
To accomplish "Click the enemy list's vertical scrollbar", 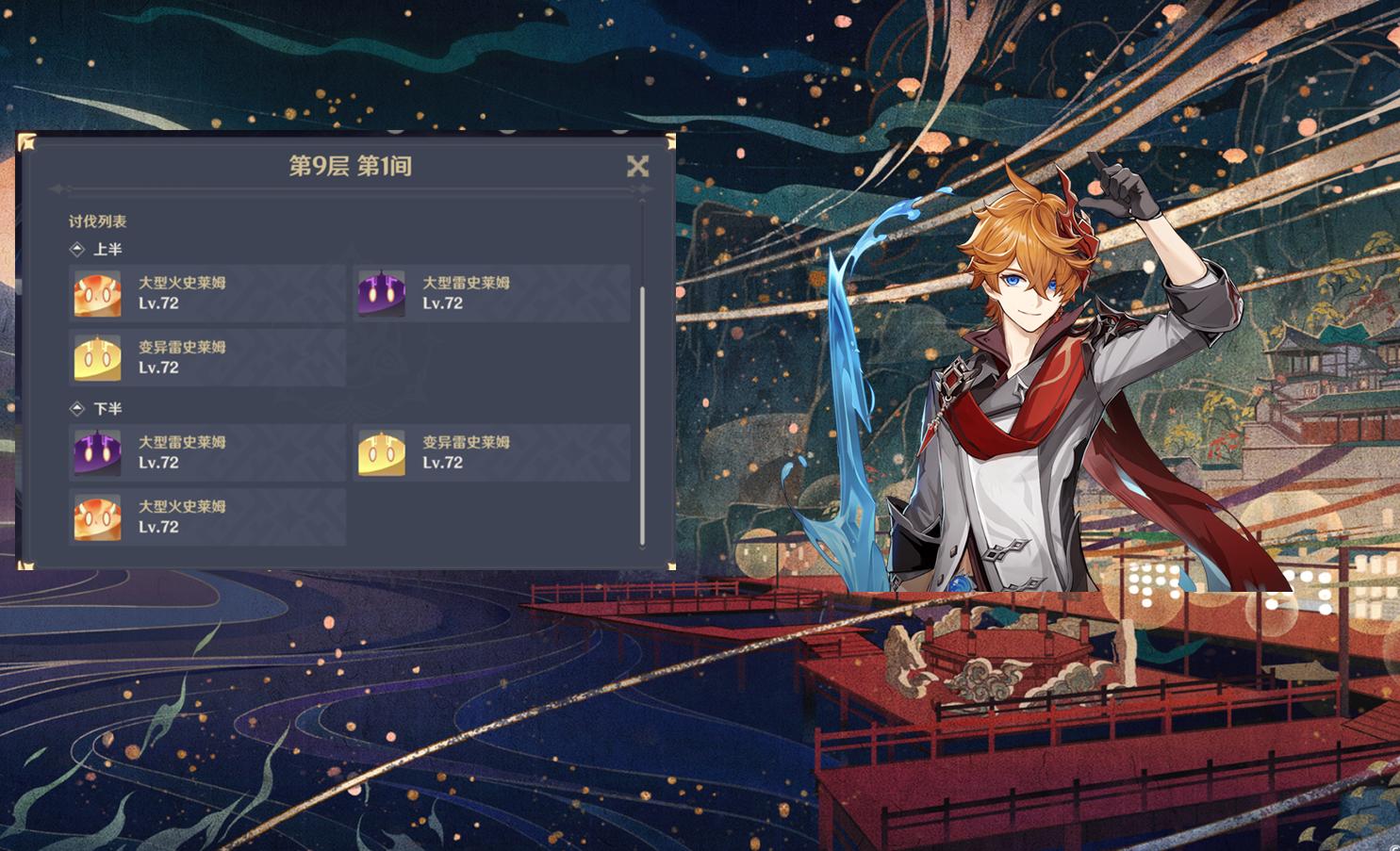I will 643,415.
